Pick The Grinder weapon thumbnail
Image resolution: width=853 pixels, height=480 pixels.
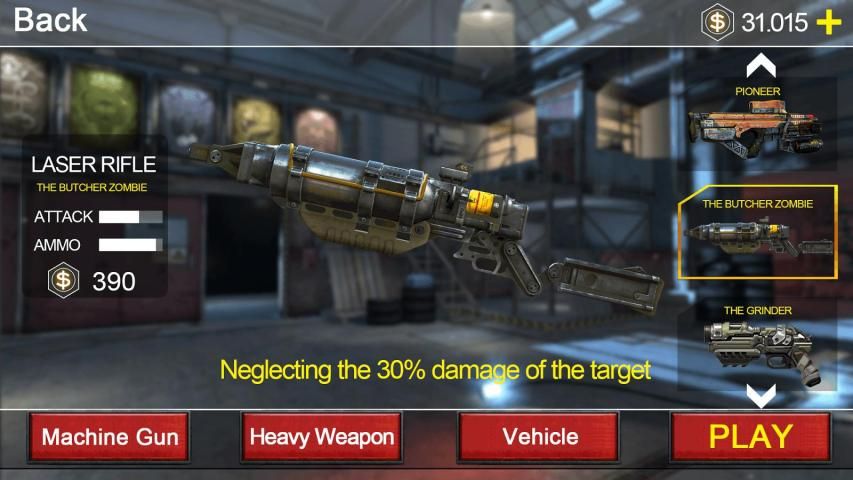point(757,345)
